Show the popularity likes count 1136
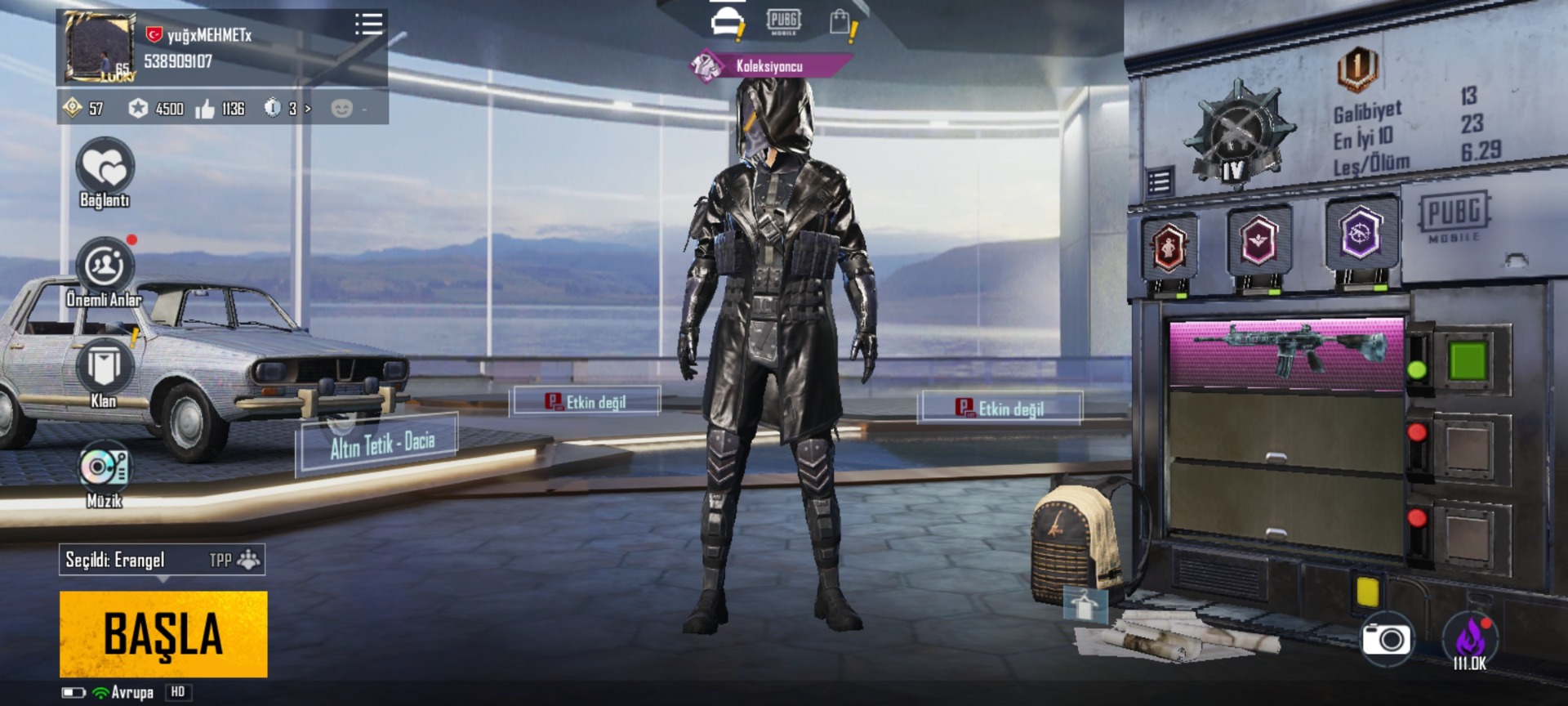Viewport: 1568px width, 706px height. (220, 109)
